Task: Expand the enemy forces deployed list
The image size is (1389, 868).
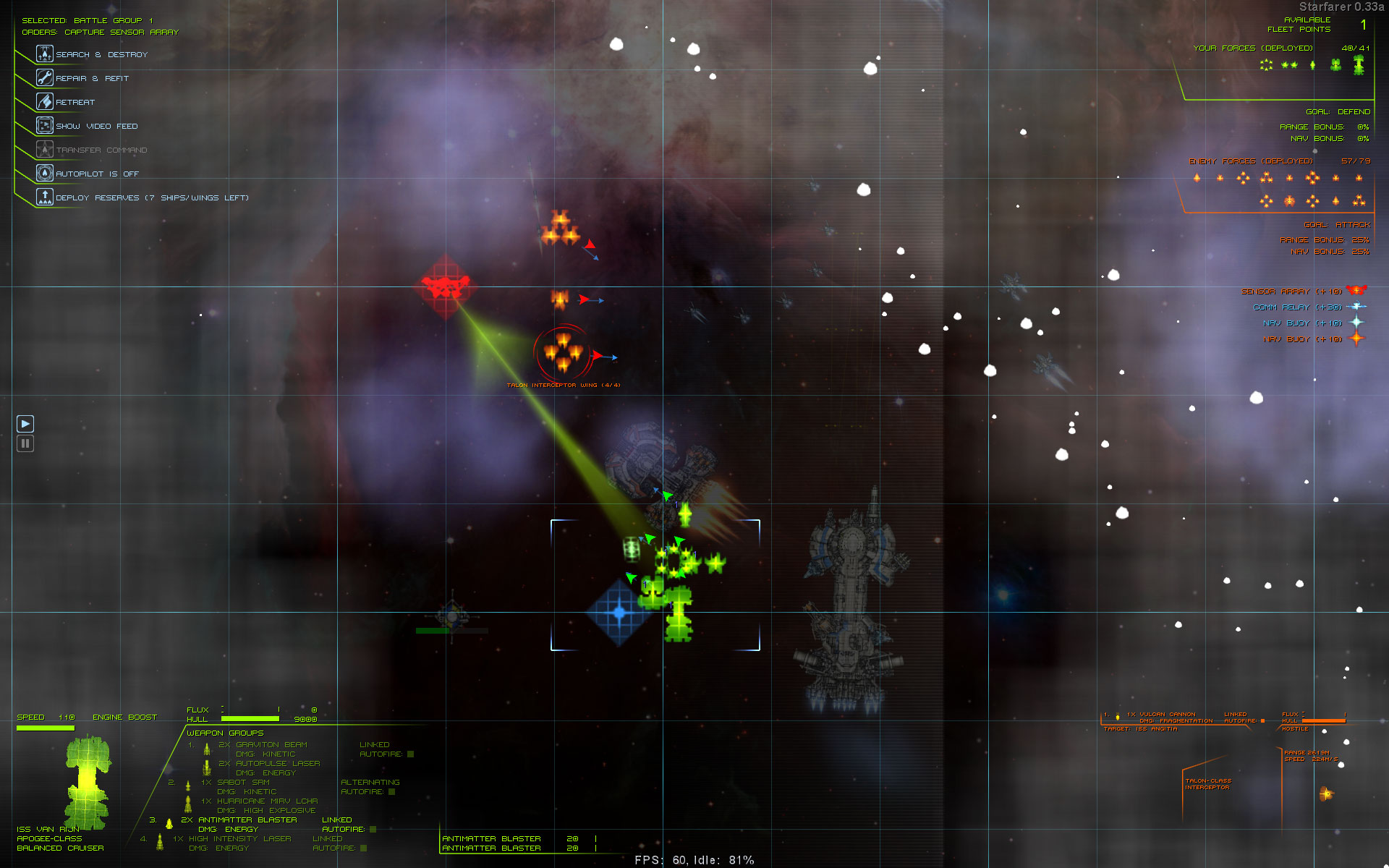Action: click(x=1249, y=163)
